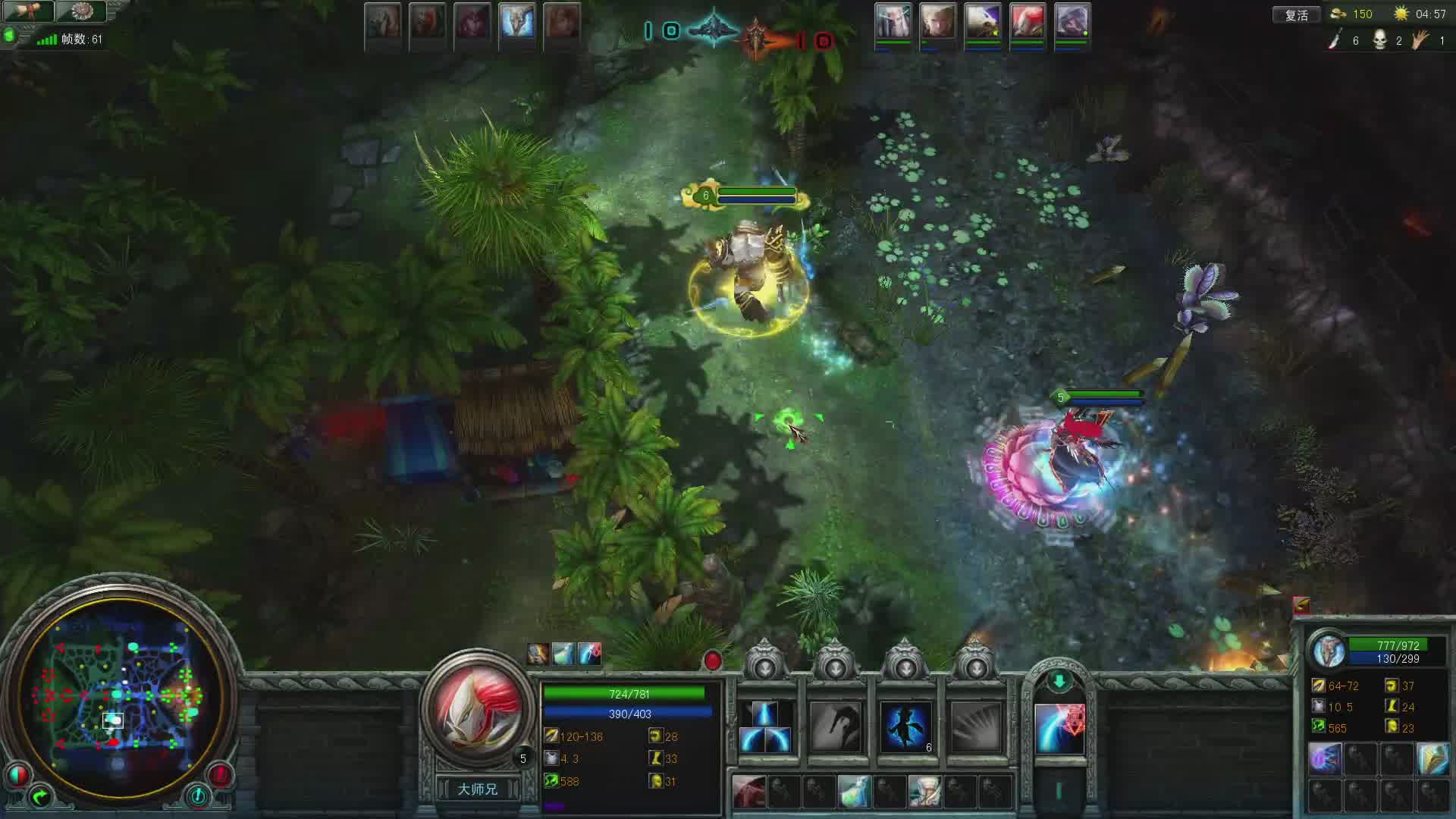Select the target's purple orb inventory item
This screenshot has height=819, width=1456.
(x=1325, y=759)
